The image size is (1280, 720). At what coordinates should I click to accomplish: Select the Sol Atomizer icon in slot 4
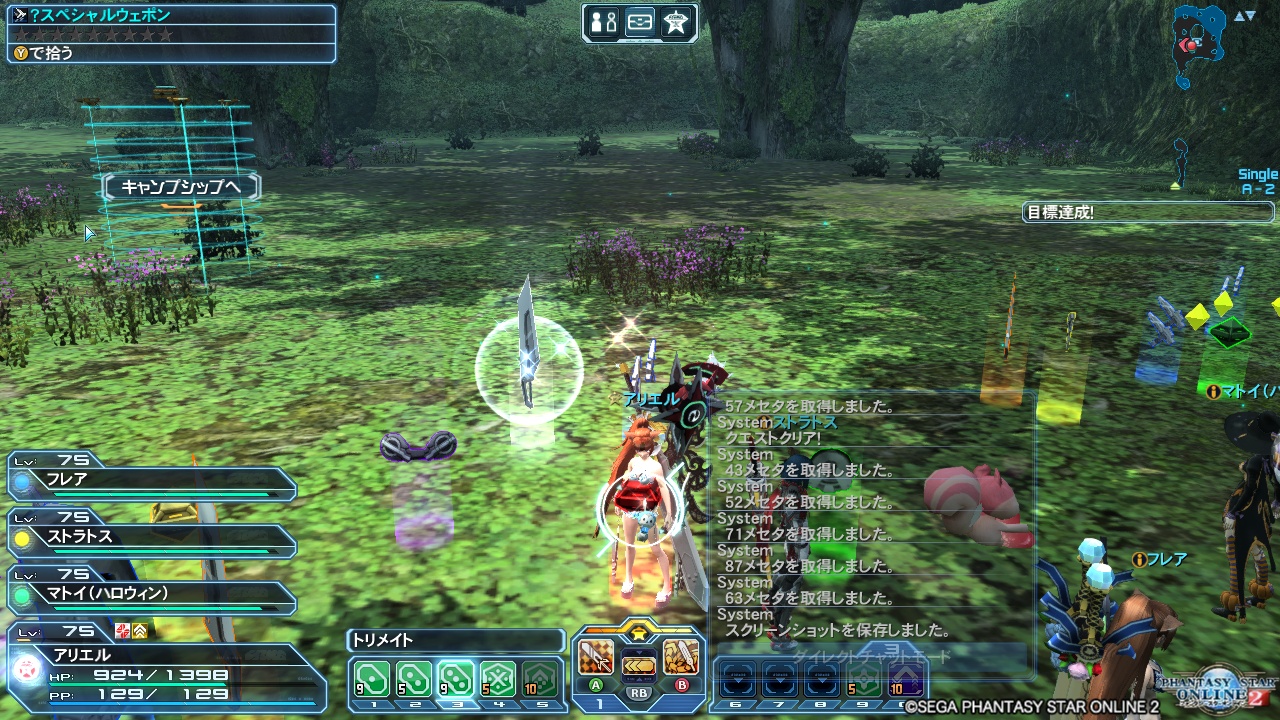496,679
